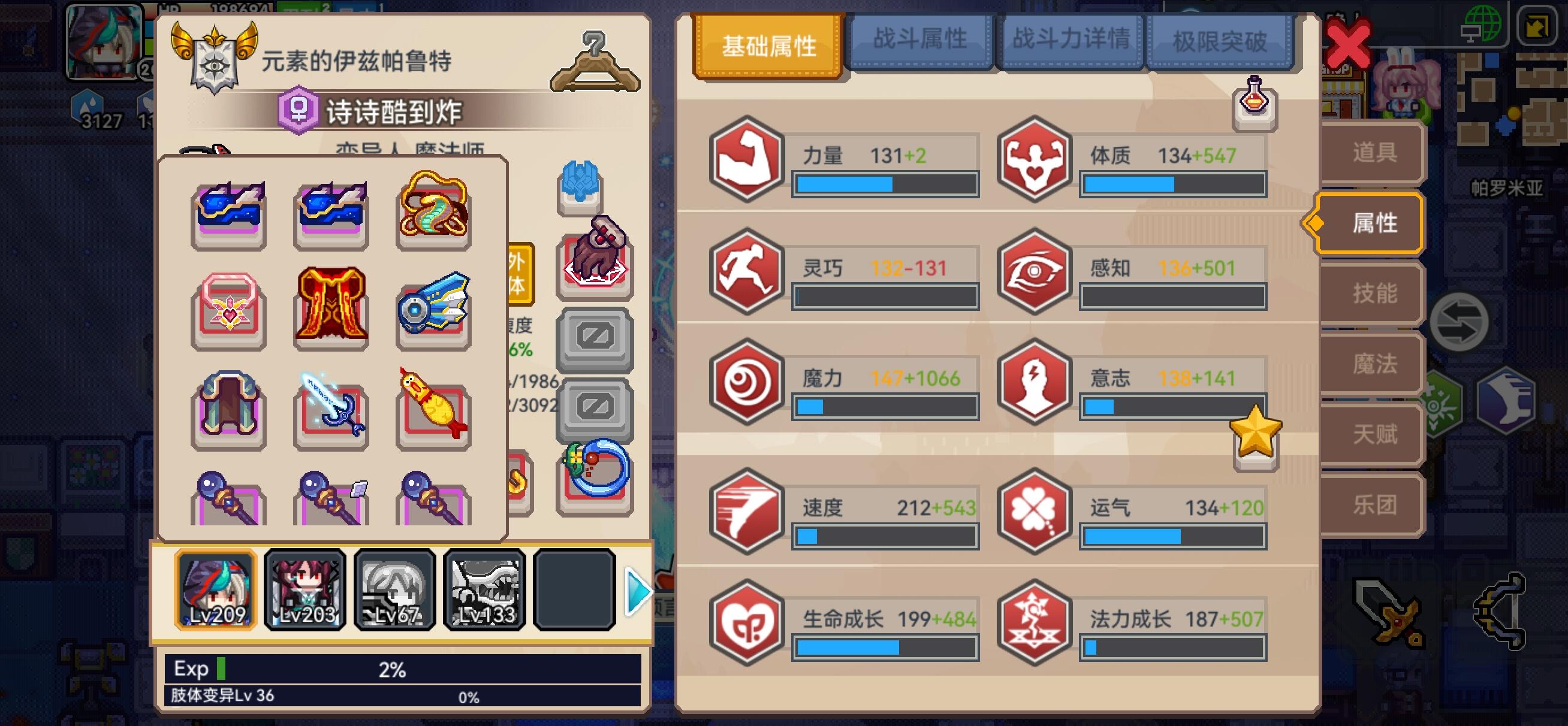
Task: Open the 战斗力详情 tab
Action: click(1070, 41)
